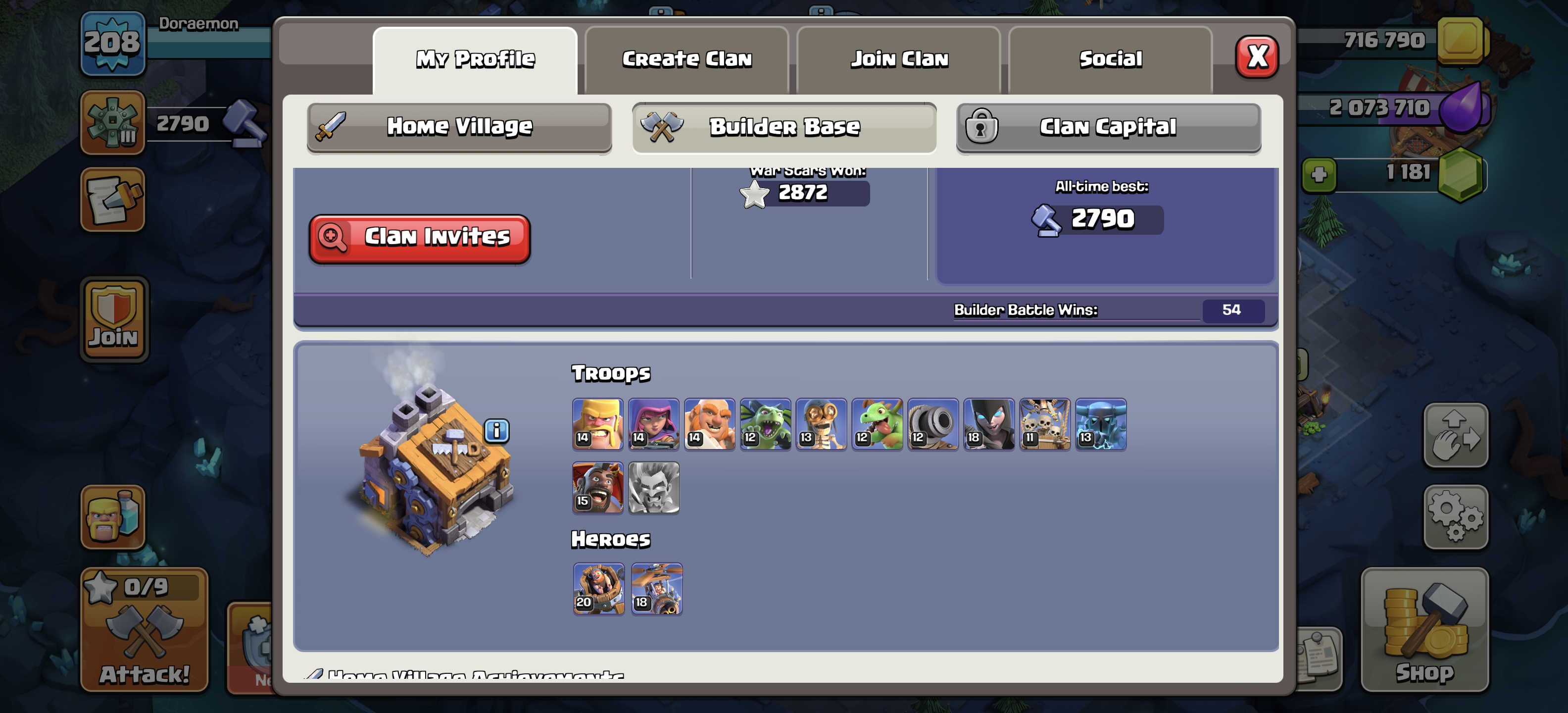This screenshot has height=713, width=1568.
Task: Show the My Profile tab
Action: [475, 59]
